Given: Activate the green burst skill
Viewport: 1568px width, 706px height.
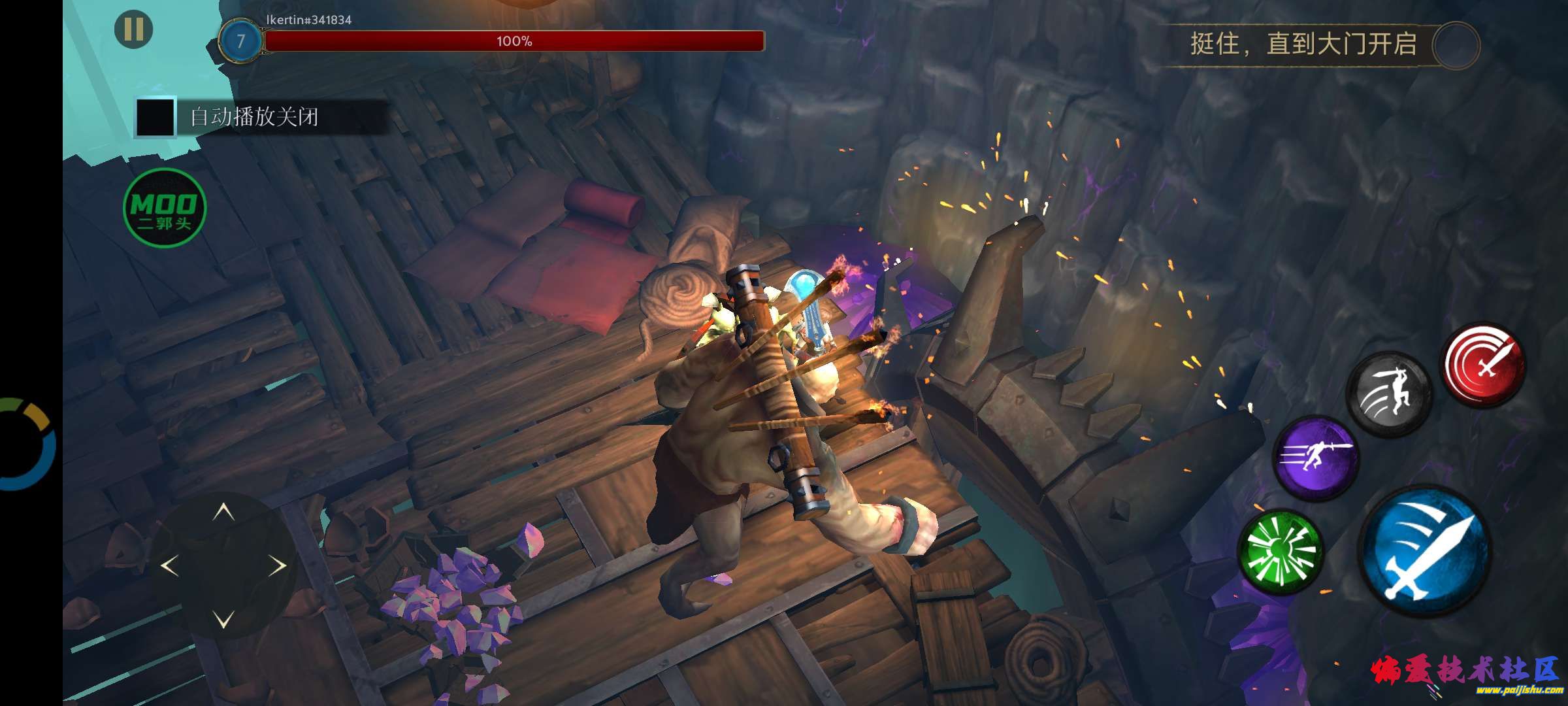Looking at the screenshot, I should 1281,552.
